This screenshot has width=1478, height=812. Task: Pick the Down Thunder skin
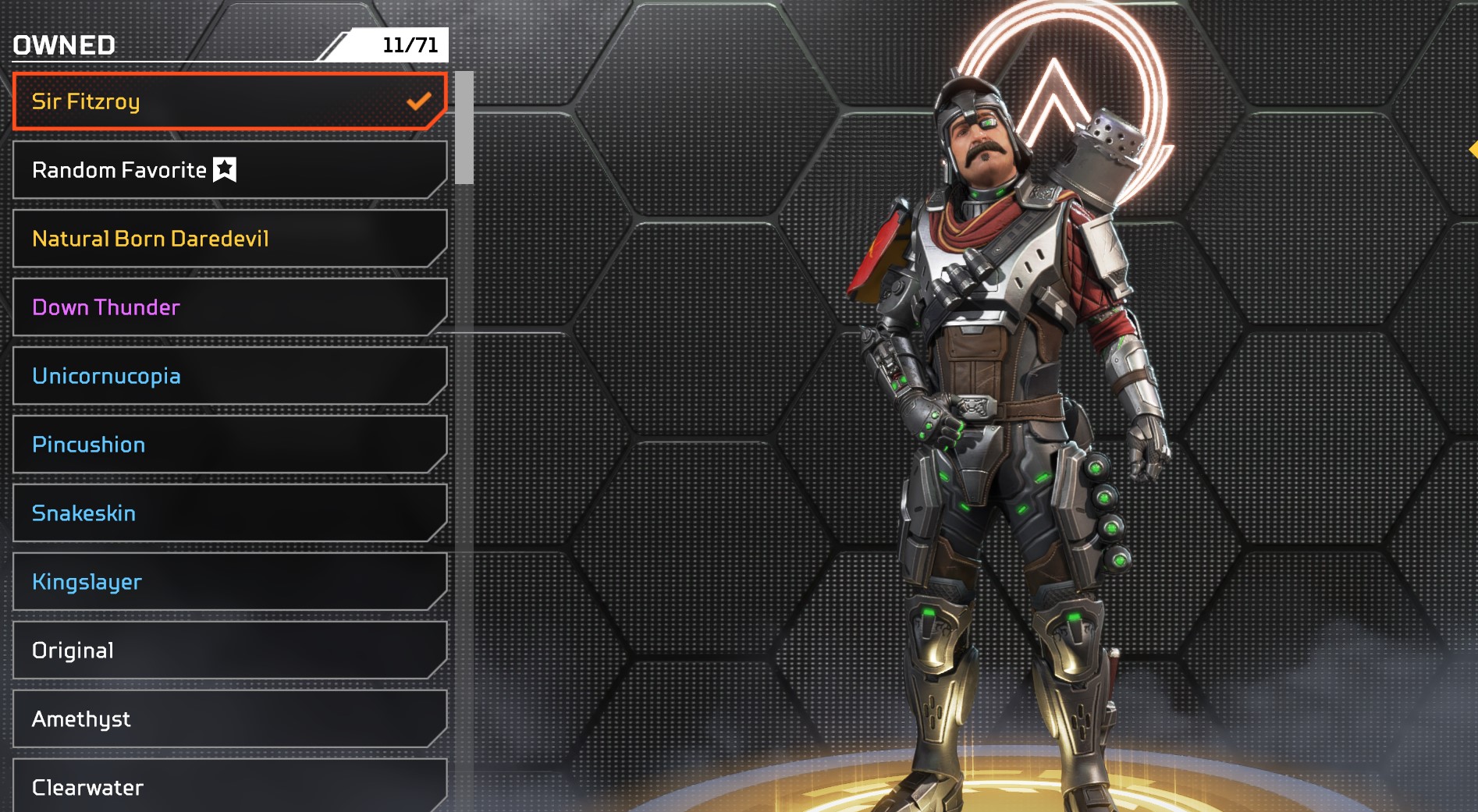point(229,307)
